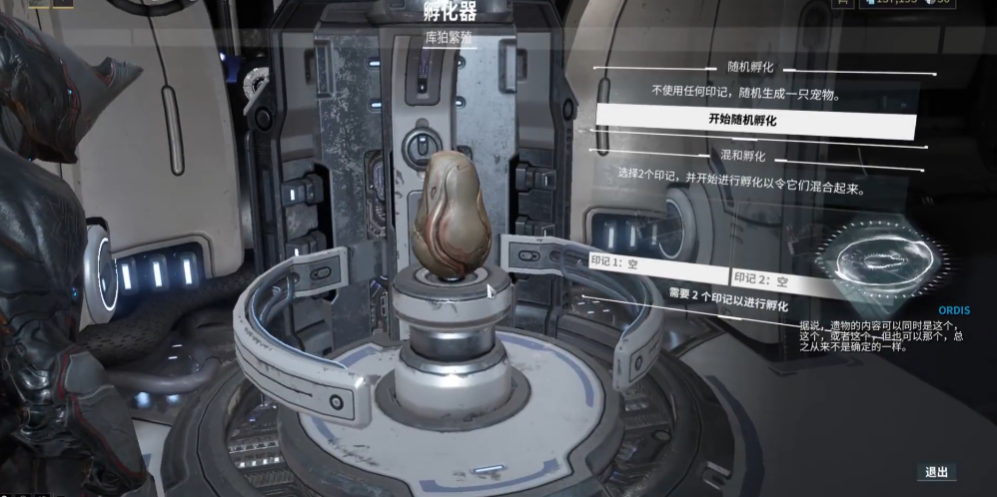Exit the incubator with 退出
The width and height of the screenshot is (997, 497).
(936, 472)
